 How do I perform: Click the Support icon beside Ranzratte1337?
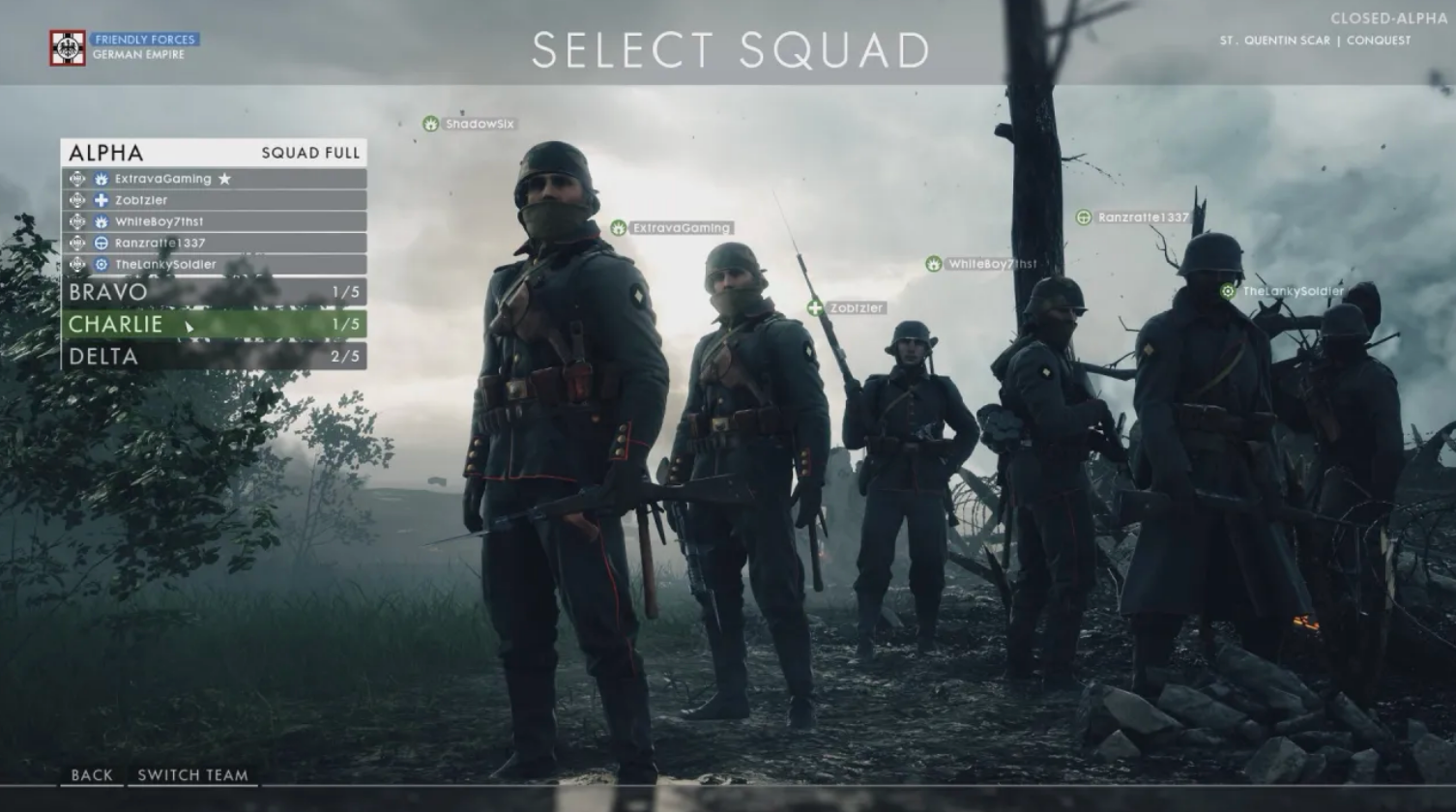pyautogui.click(x=102, y=243)
